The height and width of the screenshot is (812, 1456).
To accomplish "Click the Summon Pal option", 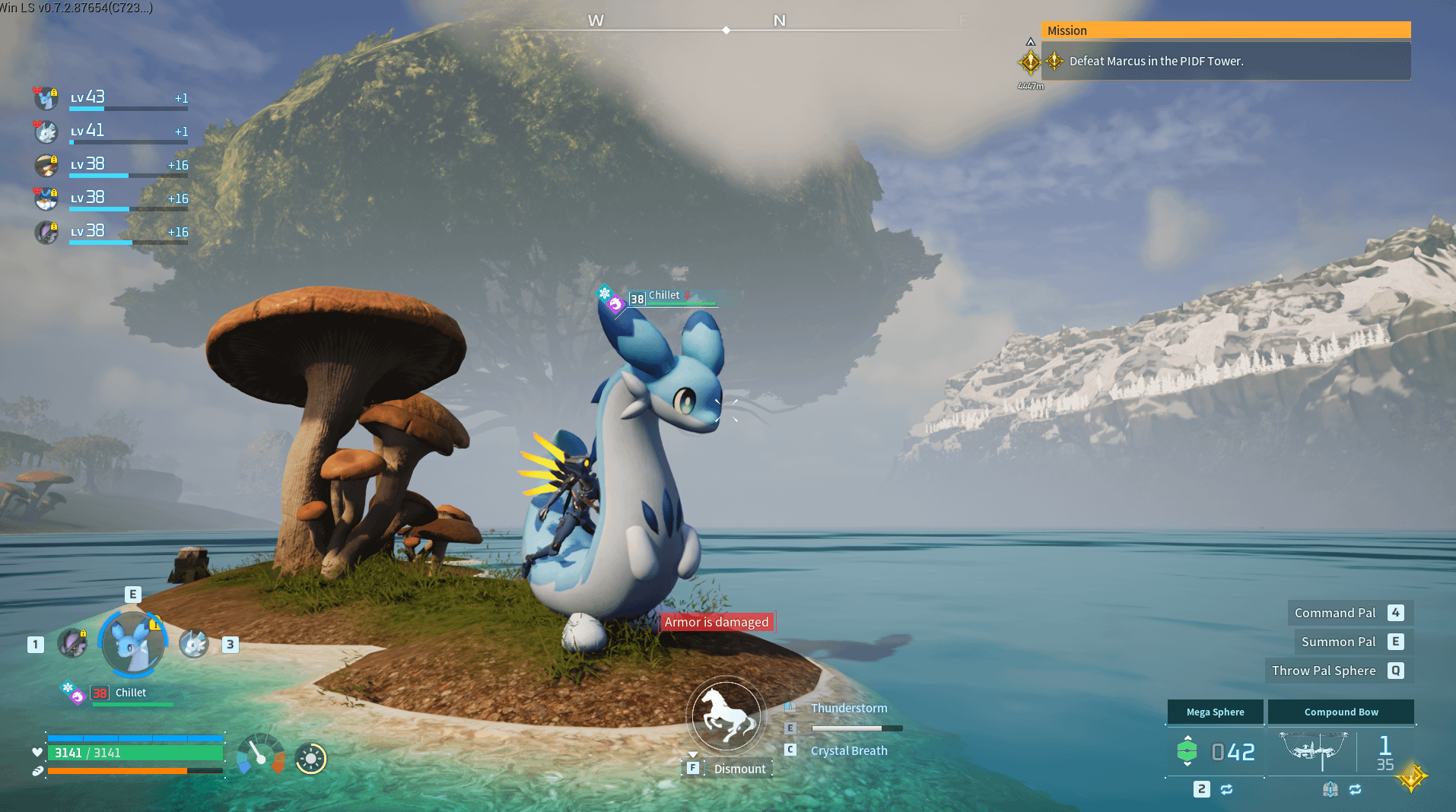I will click(x=1338, y=642).
